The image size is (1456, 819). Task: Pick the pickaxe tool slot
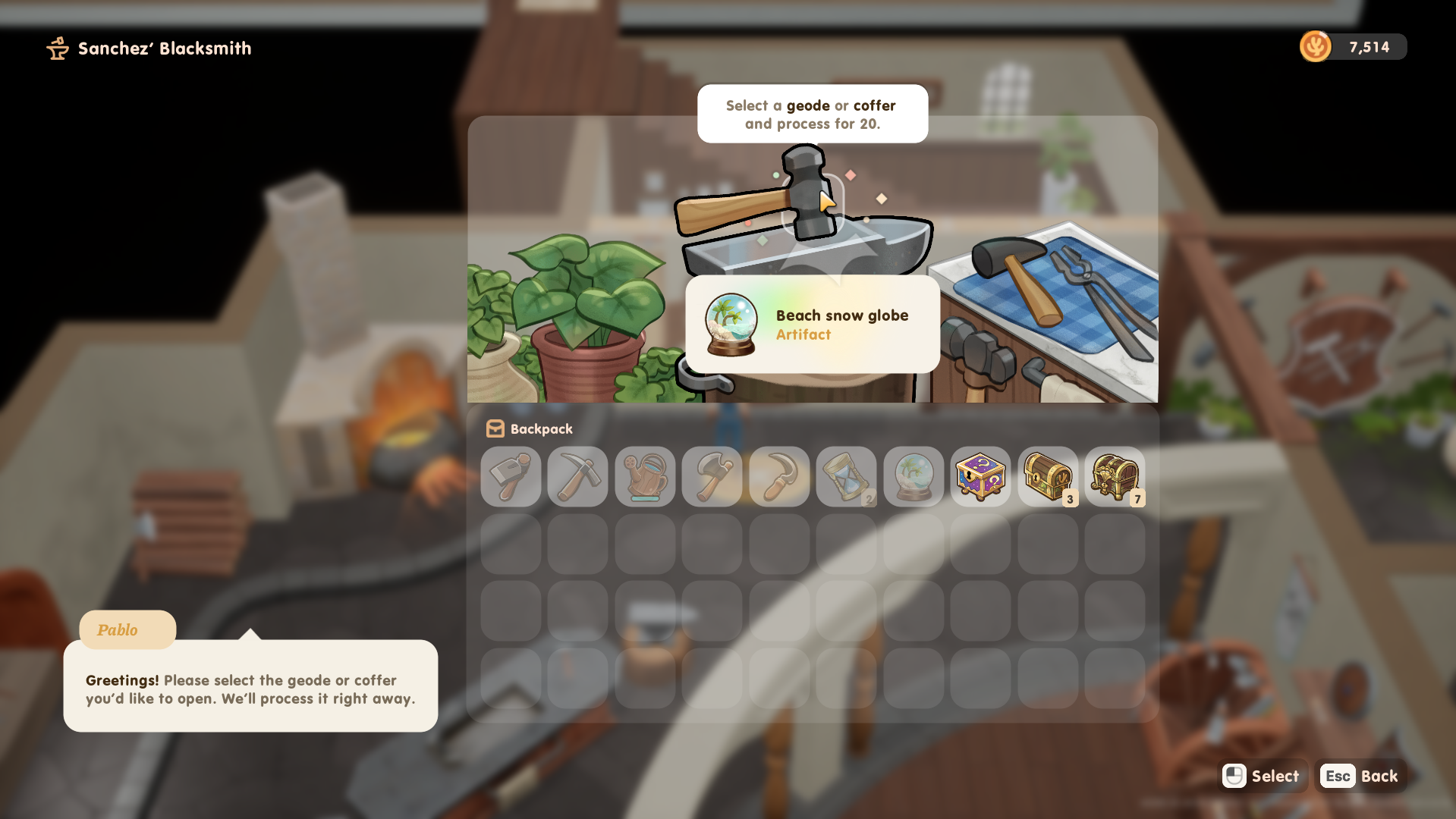coord(577,476)
